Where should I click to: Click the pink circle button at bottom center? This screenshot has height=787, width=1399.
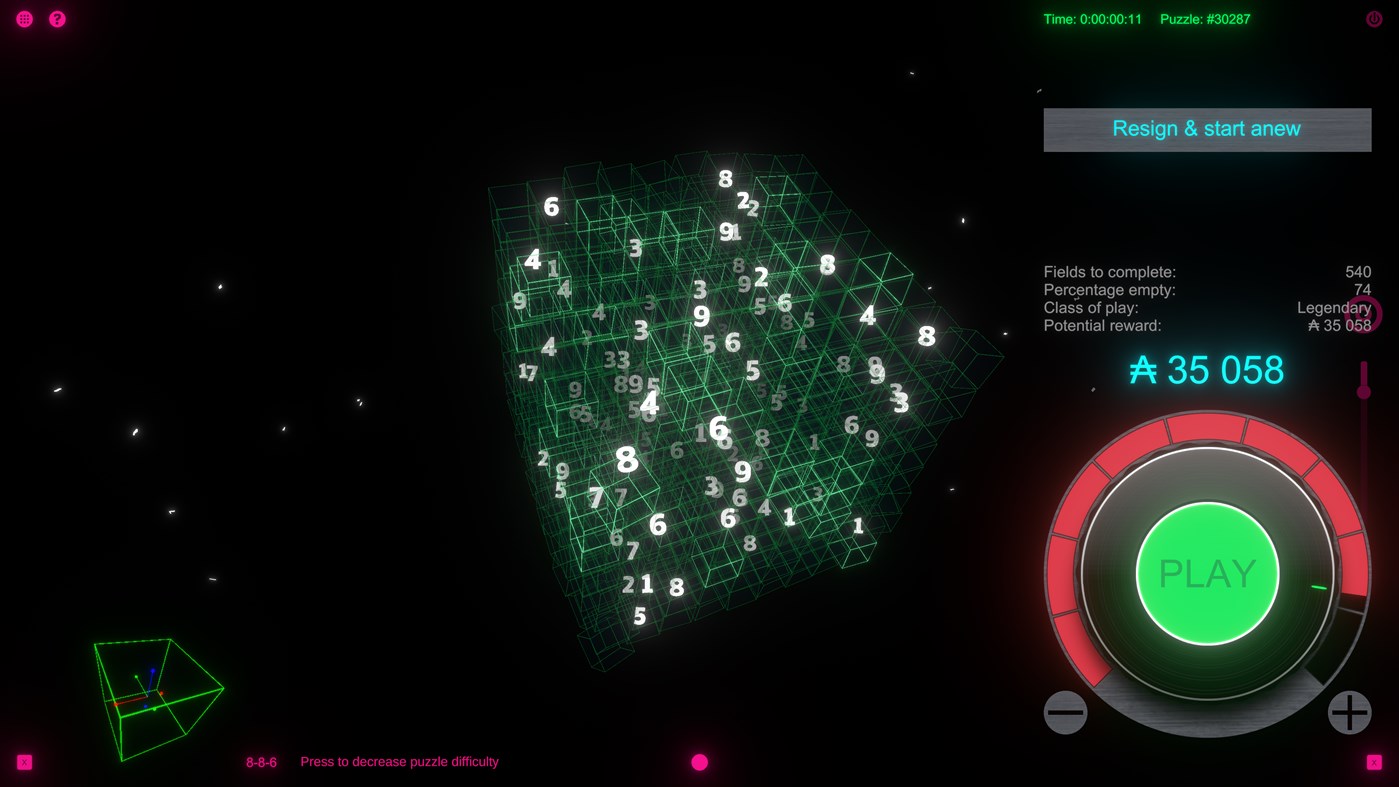699,761
